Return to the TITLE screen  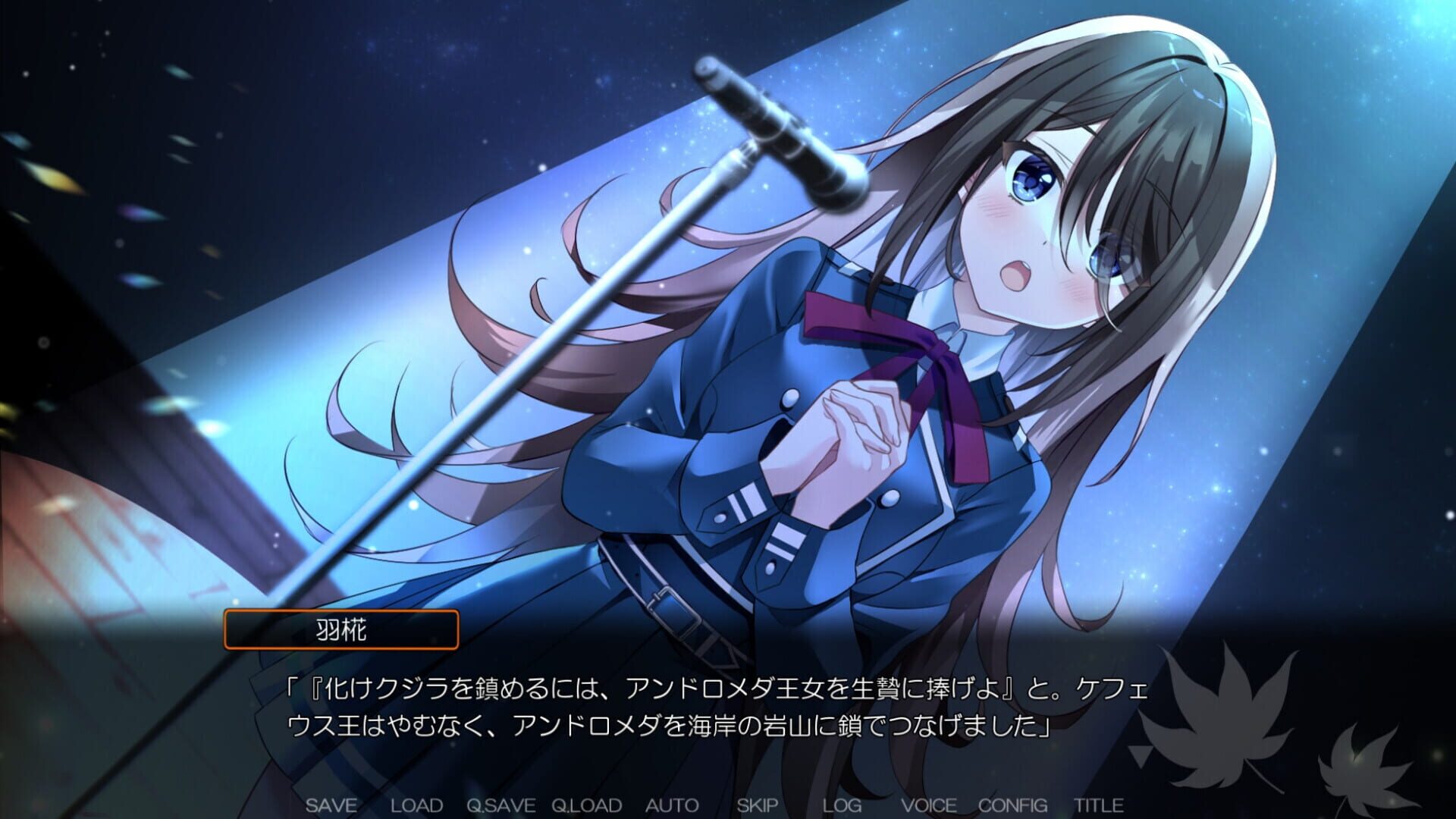(x=1100, y=805)
